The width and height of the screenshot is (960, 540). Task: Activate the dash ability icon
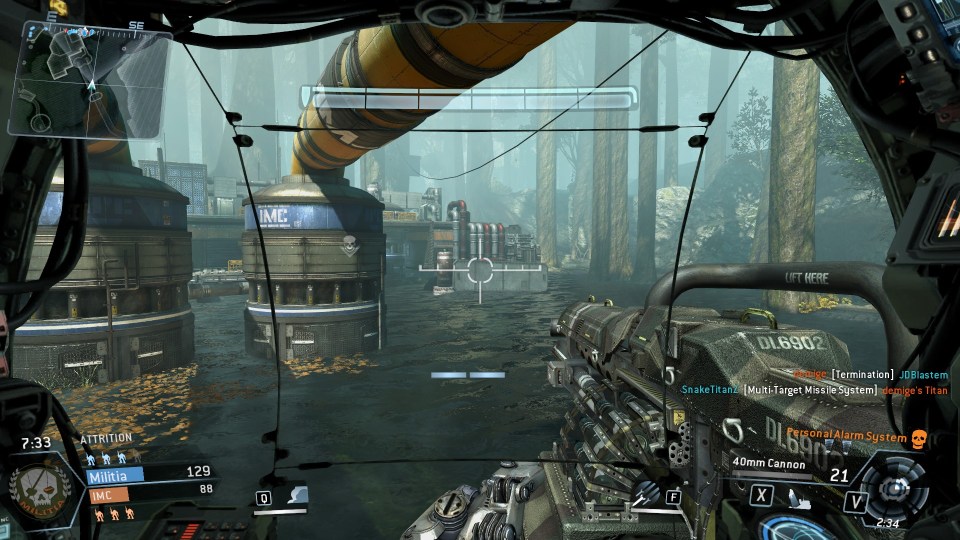[x=298, y=496]
